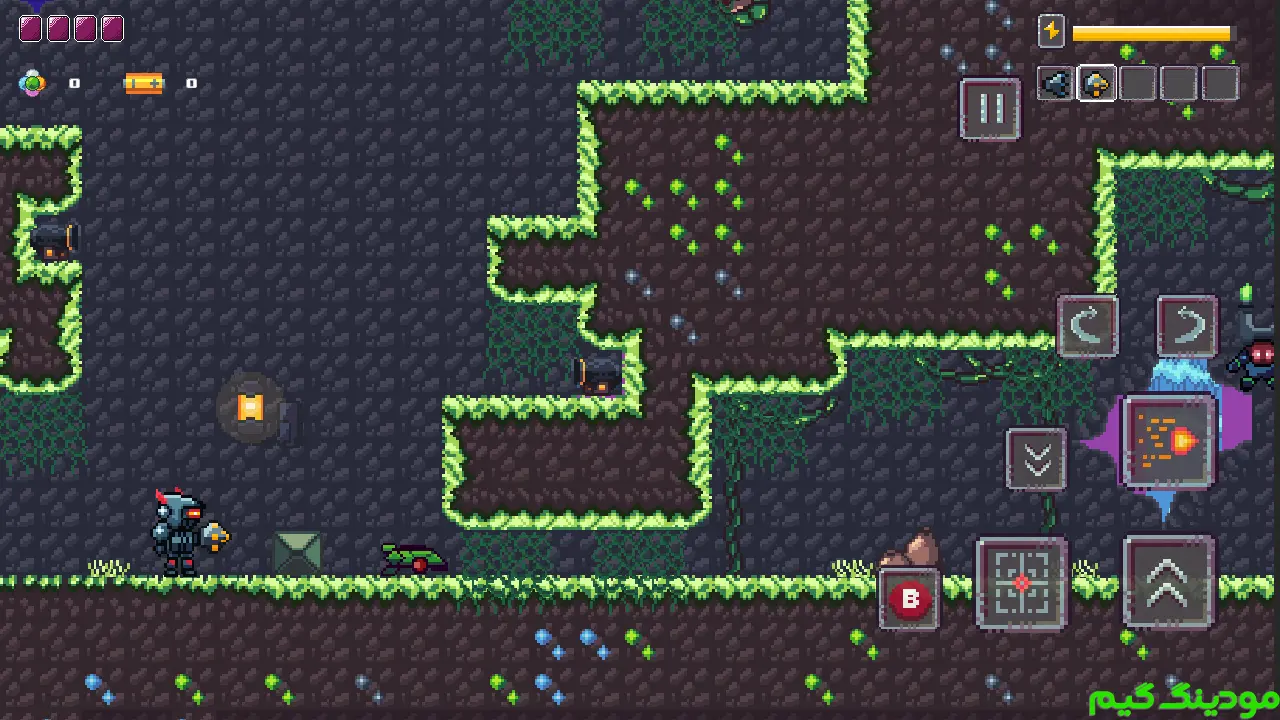Tap the clockwise arrow button
Viewport: 1280px width, 720px height.
tap(1187, 326)
